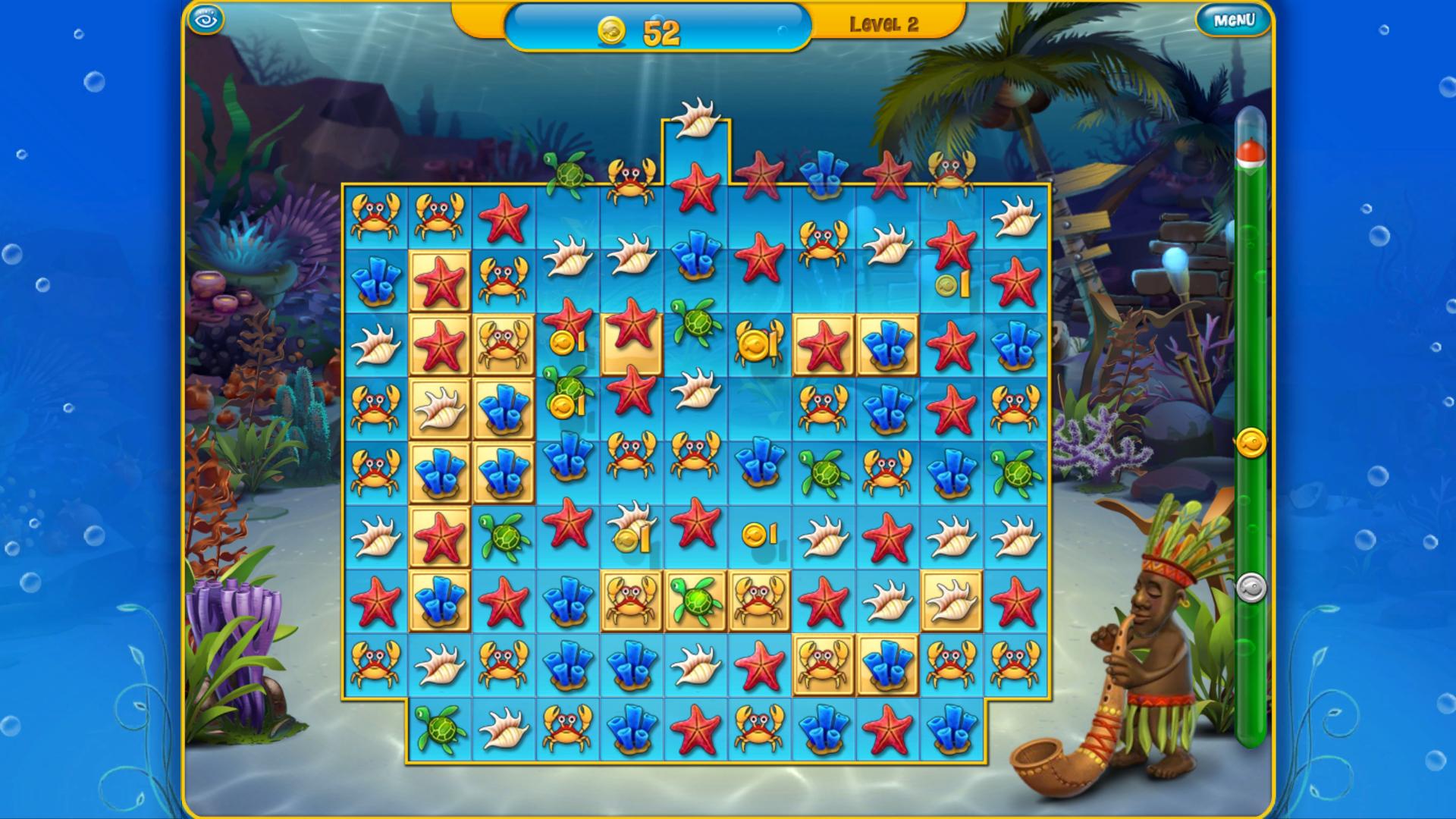This screenshot has width=1456, height=819.
Task: Click the eye icon button
Action: (x=206, y=20)
